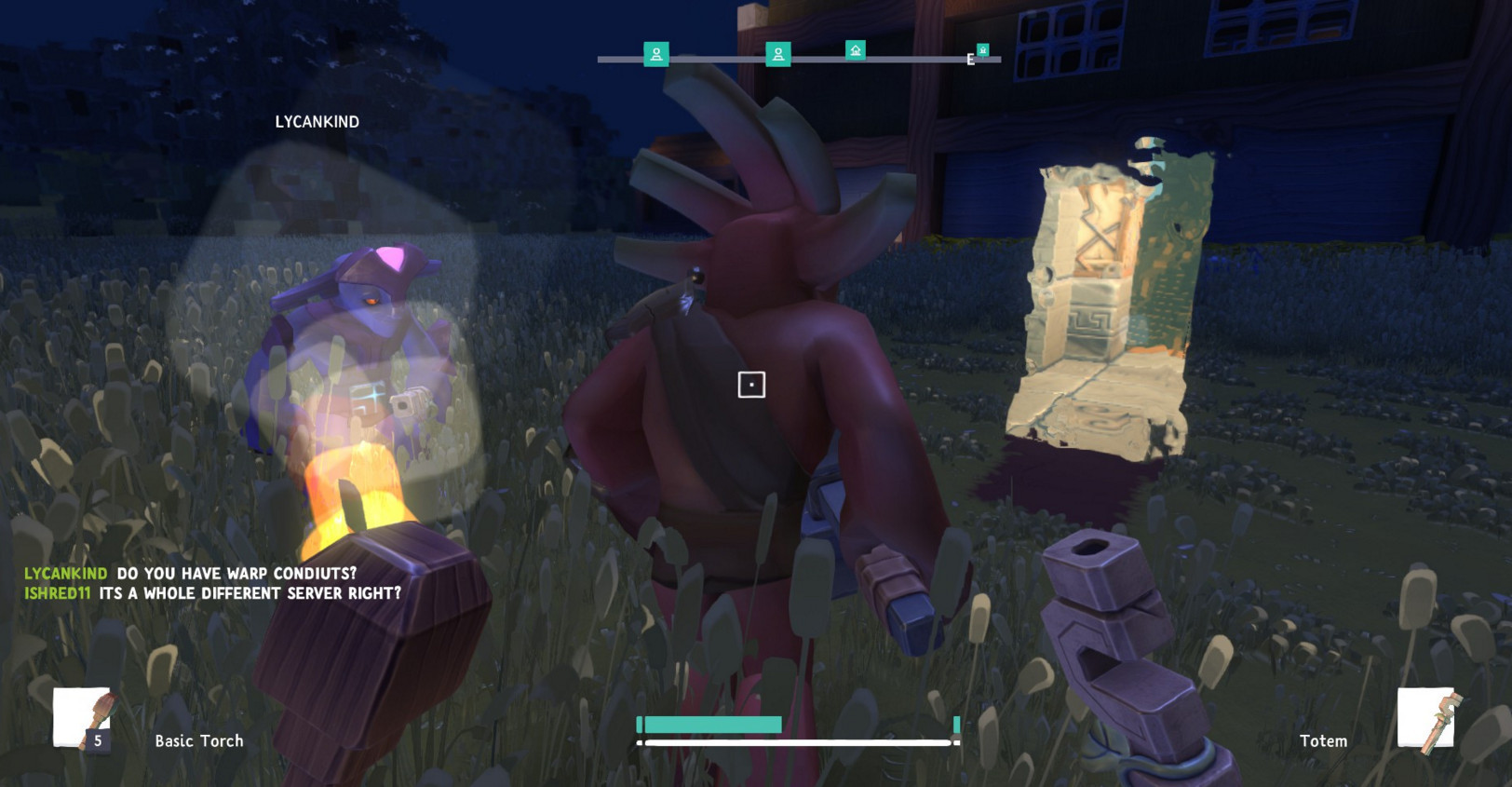Click LYCANKIND's warp conduits chat message
The image size is (1512, 787).
(236, 574)
